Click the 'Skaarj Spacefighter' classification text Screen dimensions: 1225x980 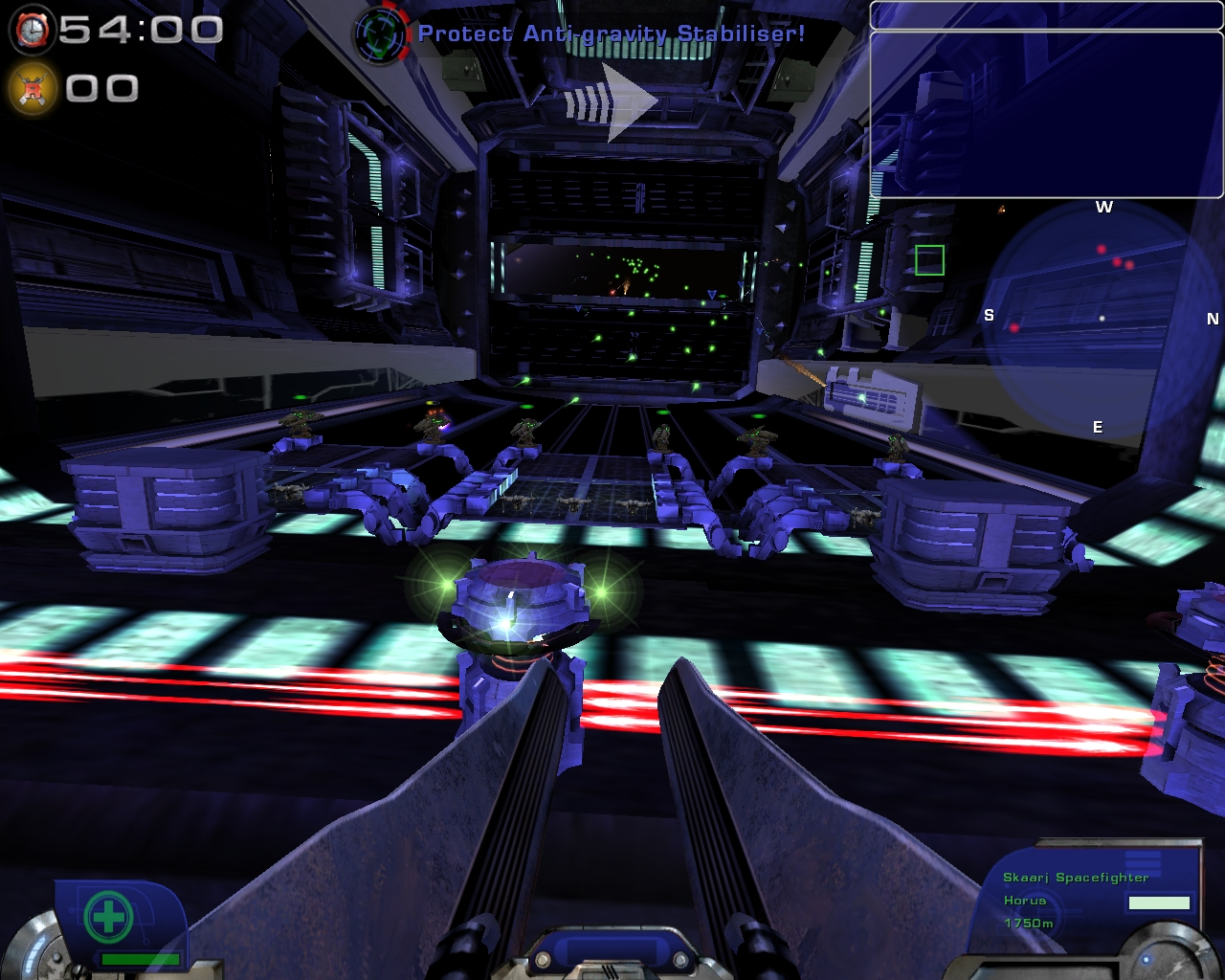(1076, 875)
